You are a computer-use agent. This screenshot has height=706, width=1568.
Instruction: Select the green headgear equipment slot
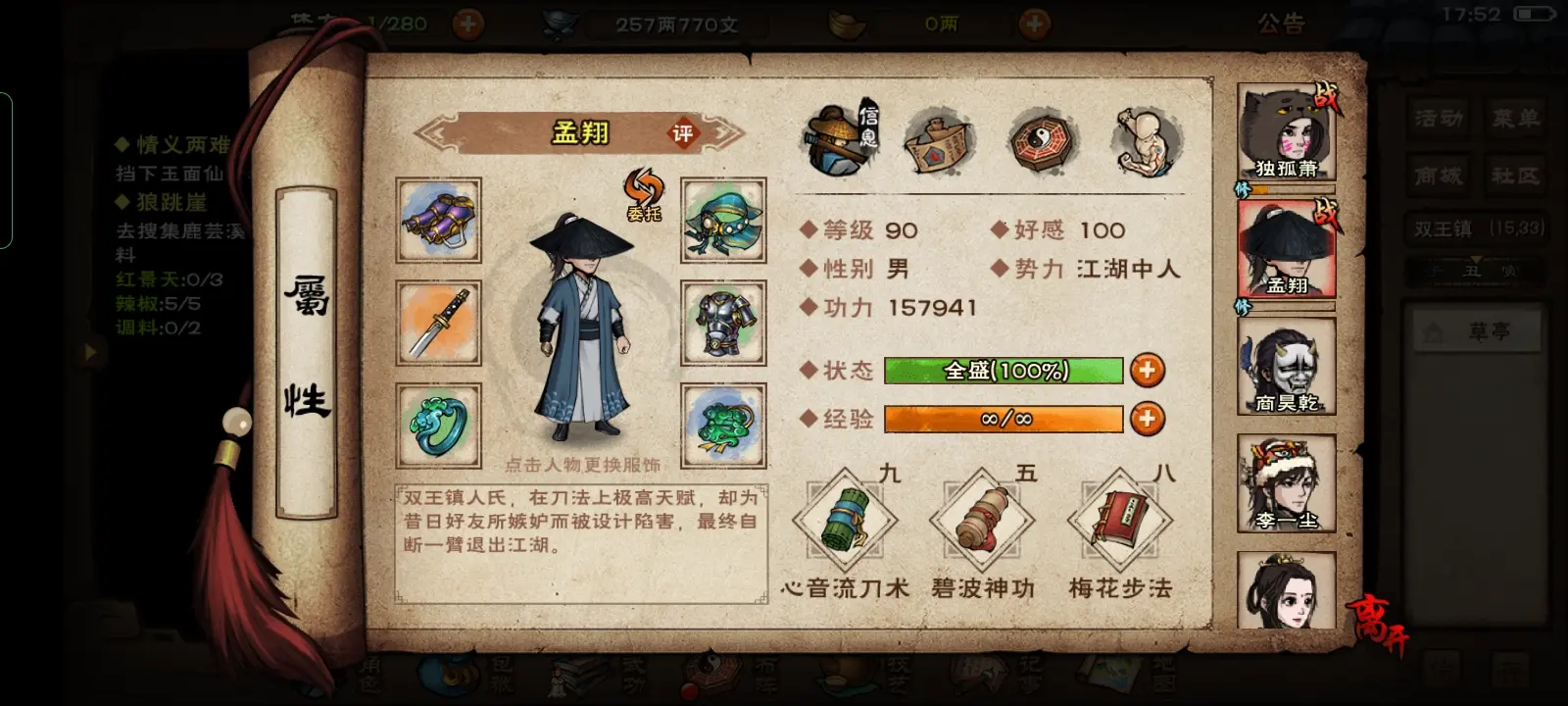click(723, 220)
